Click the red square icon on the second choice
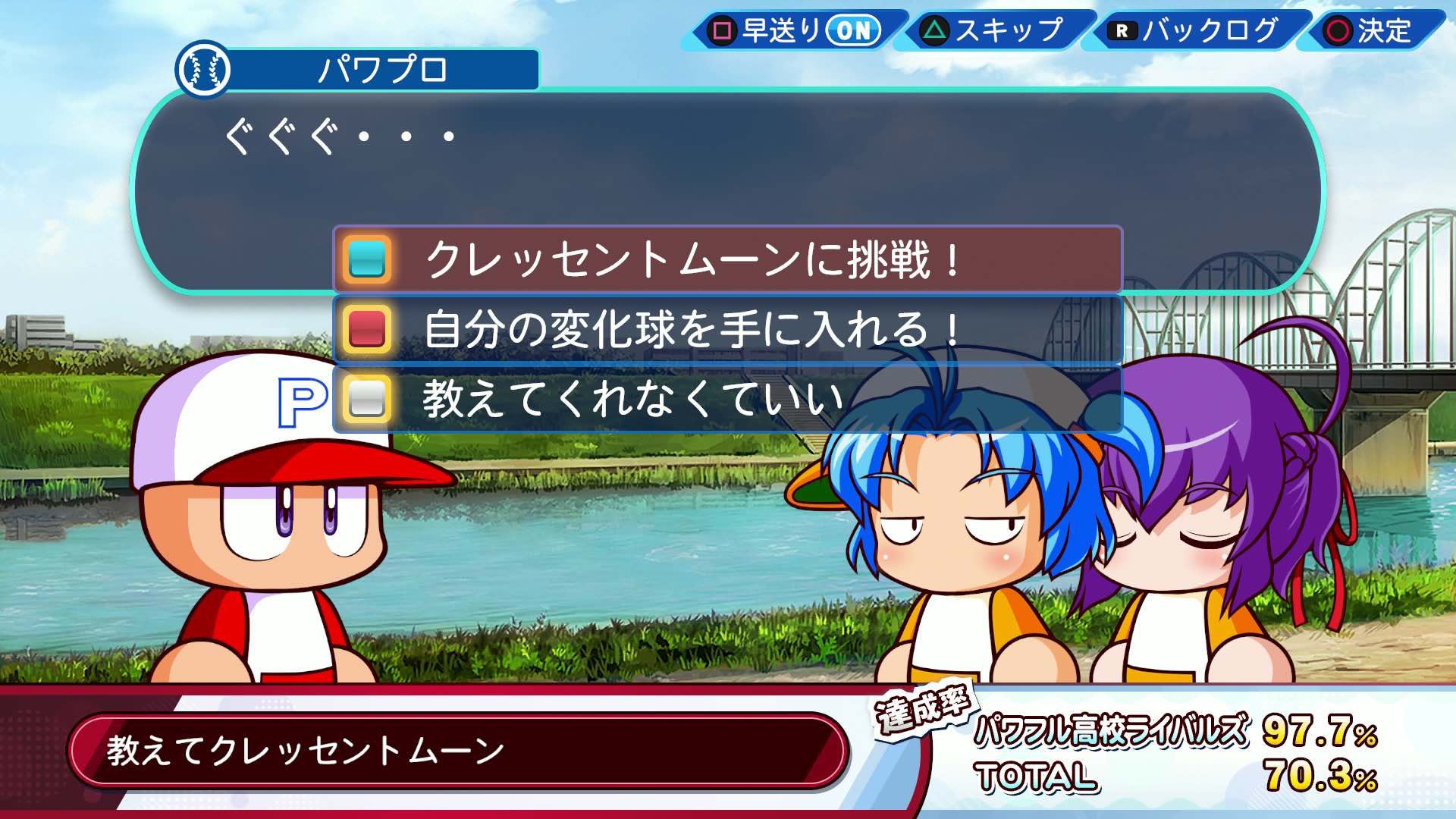Viewport: 1456px width, 819px height. [369, 329]
